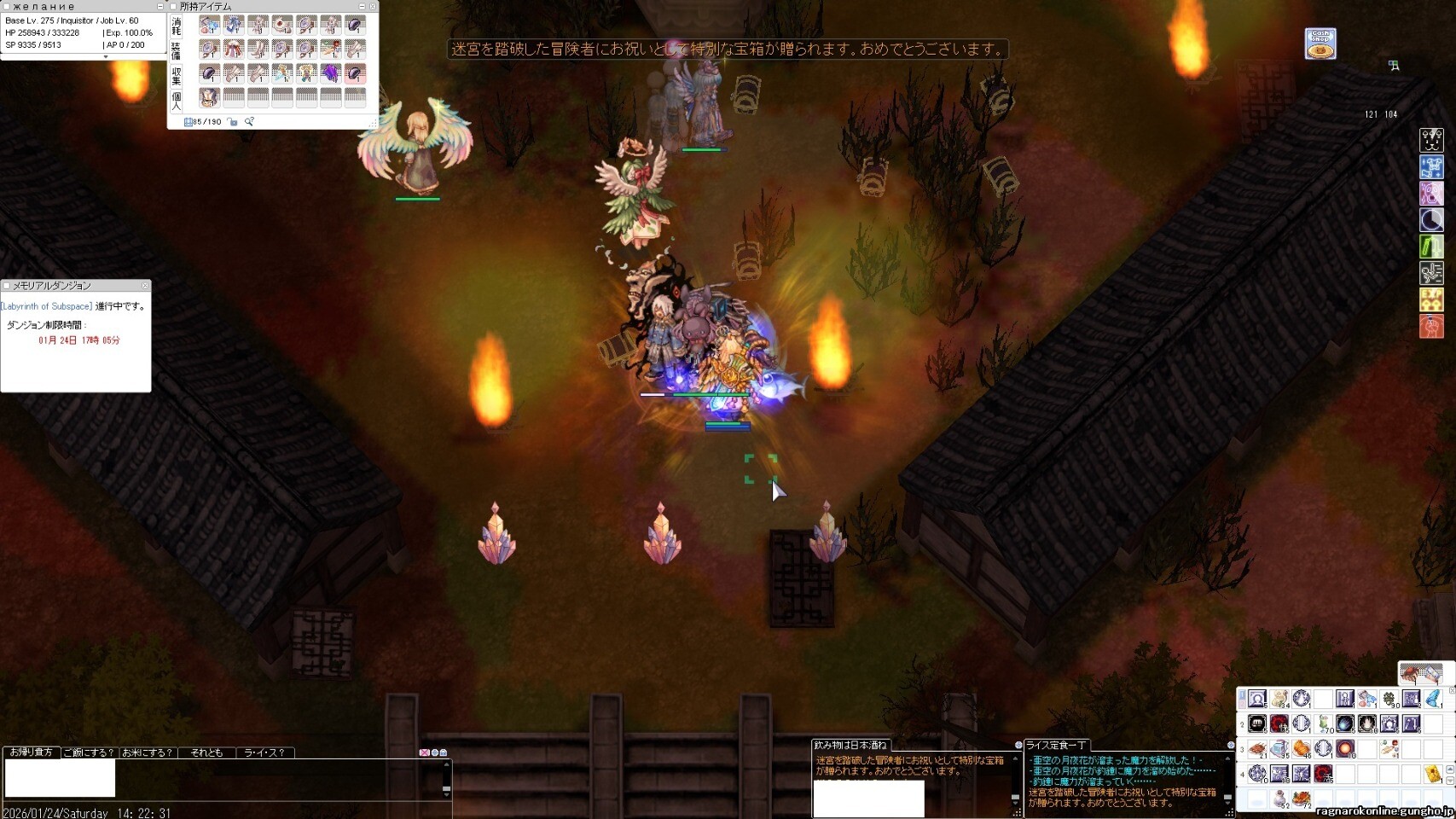Close the メモリアルダンジョン window
This screenshot has width=1456, height=819.
(145, 286)
